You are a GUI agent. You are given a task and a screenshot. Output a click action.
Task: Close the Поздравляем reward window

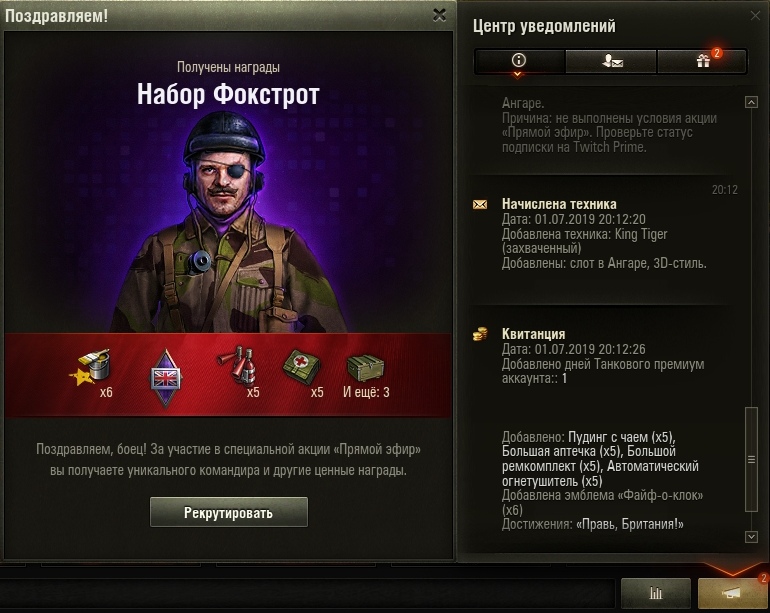(439, 15)
